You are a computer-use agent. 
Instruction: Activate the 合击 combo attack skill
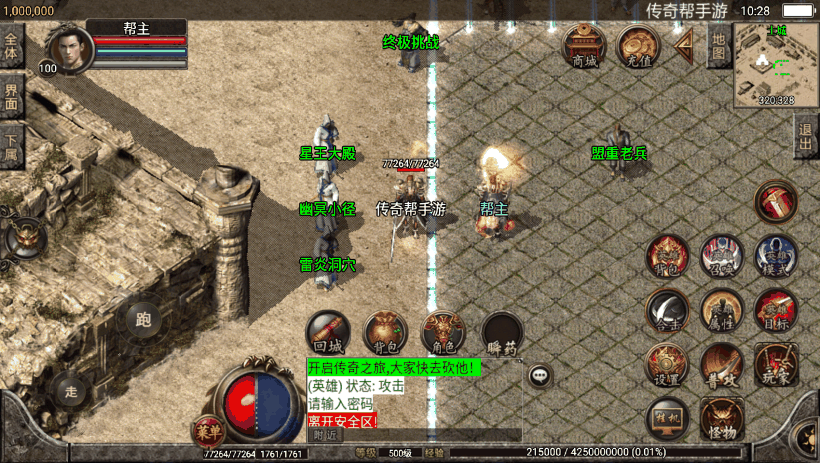(x=667, y=309)
